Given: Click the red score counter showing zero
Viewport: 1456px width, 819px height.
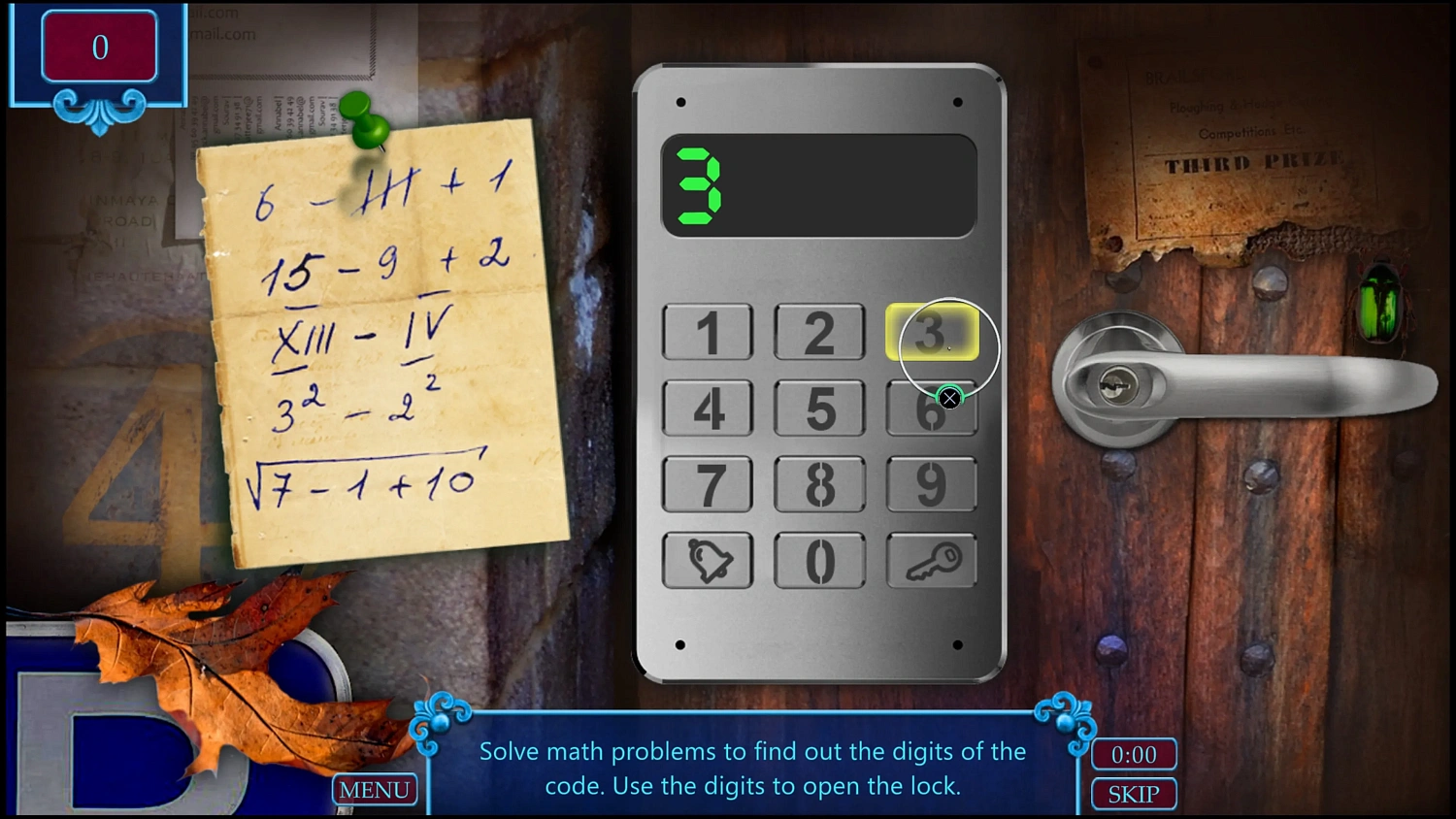Looking at the screenshot, I should (x=100, y=47).
